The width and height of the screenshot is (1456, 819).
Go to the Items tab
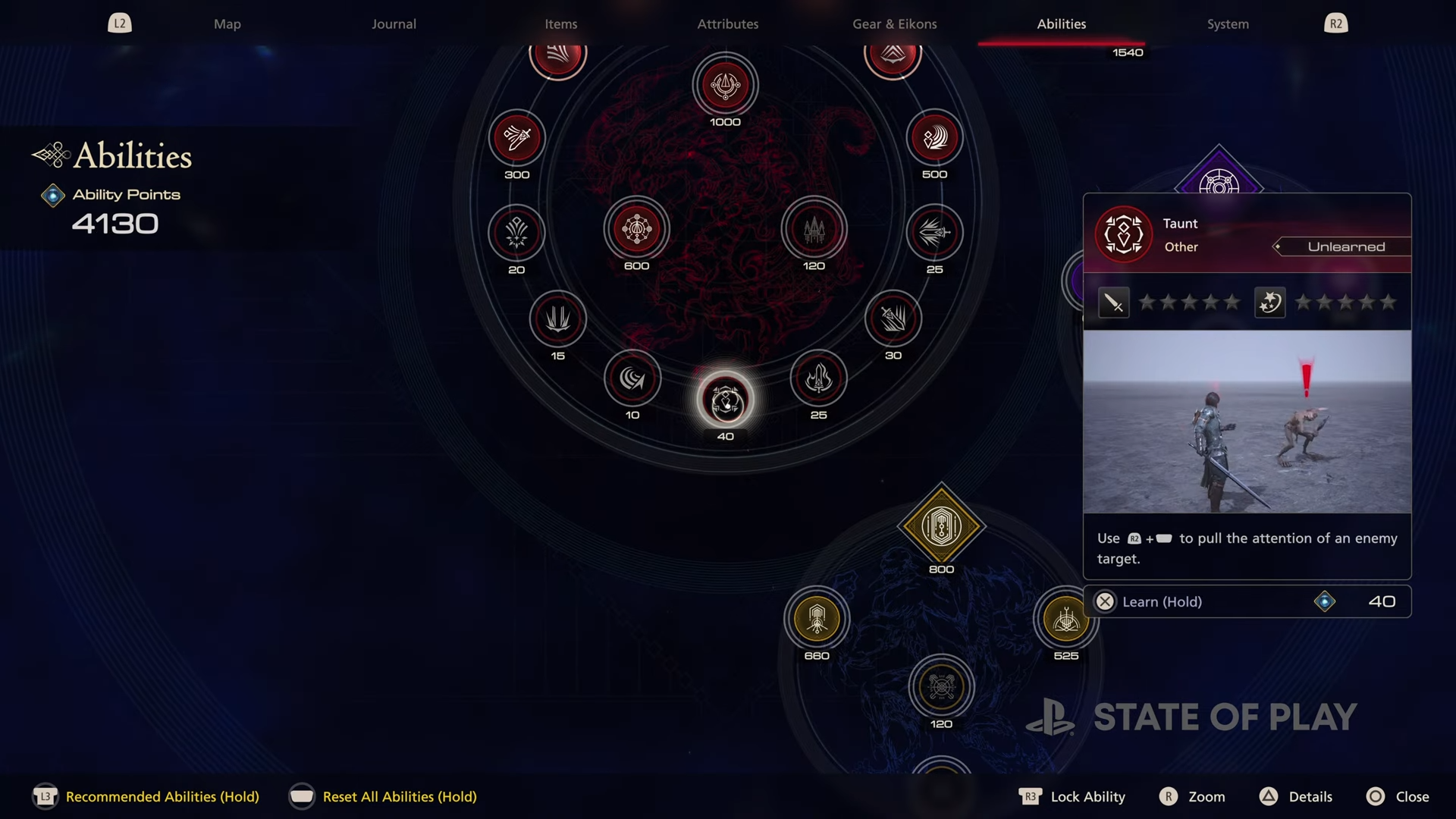(x=560, y=24)
